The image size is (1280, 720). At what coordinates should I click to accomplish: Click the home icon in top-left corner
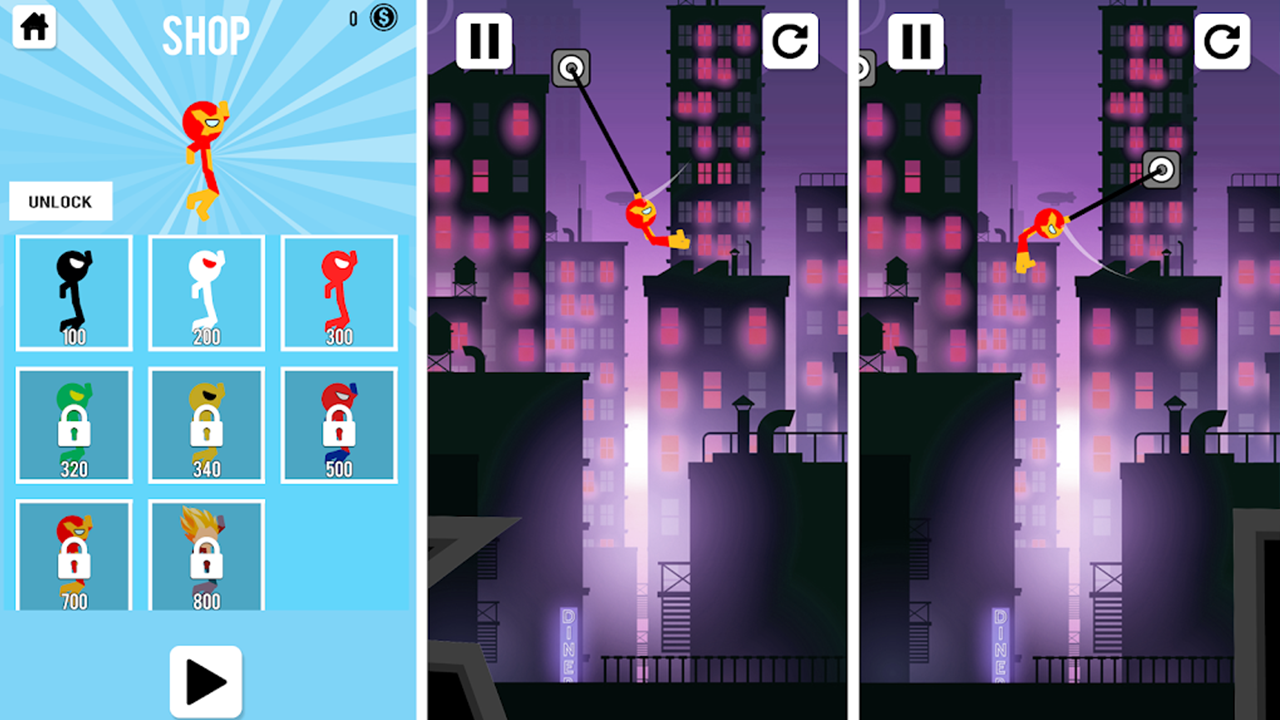35,27
